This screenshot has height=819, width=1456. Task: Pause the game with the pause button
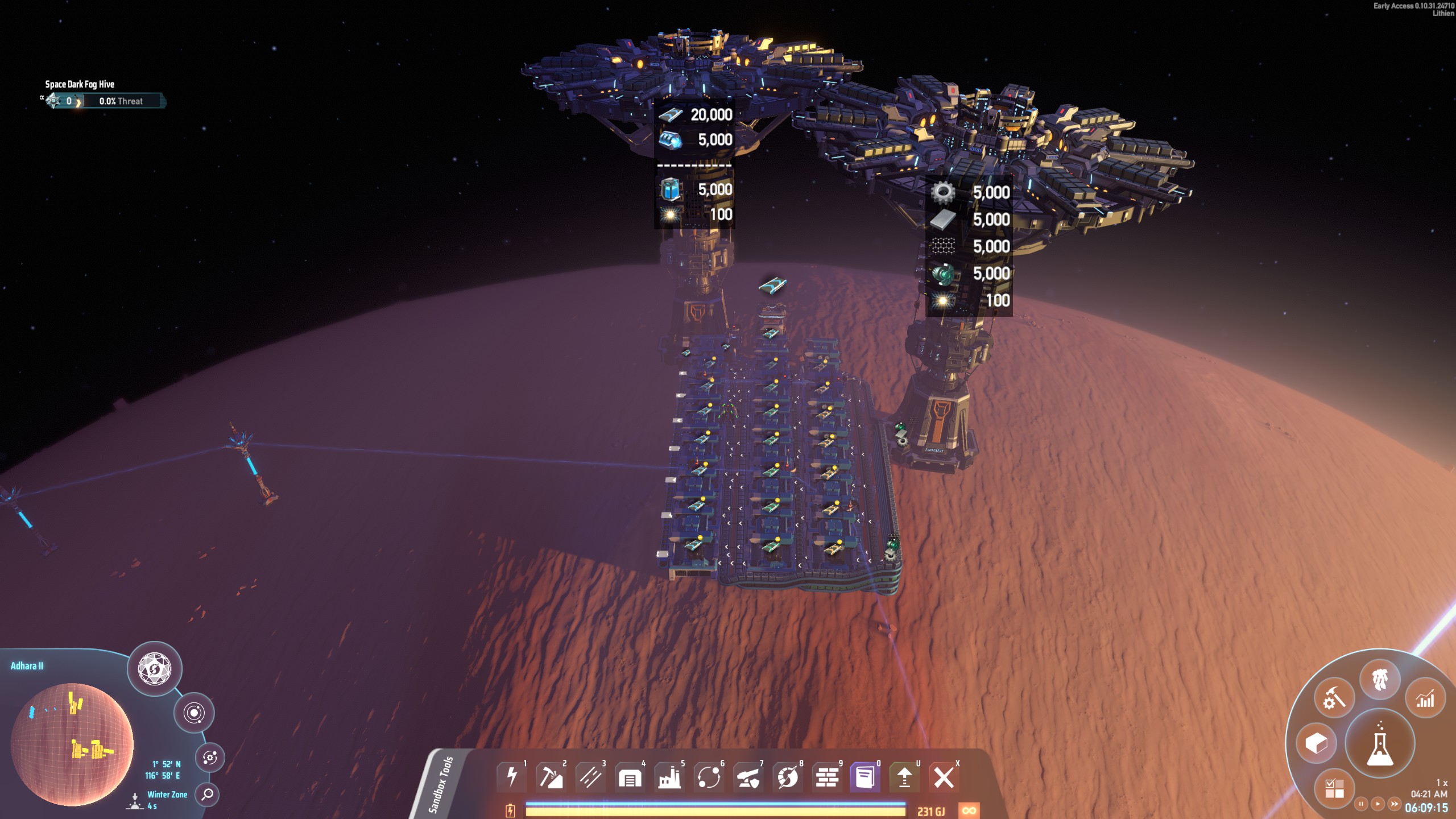(1360, 804)
